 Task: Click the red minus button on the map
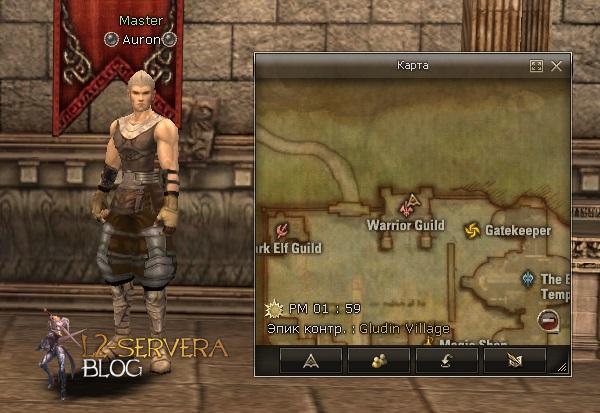[547, 320]
